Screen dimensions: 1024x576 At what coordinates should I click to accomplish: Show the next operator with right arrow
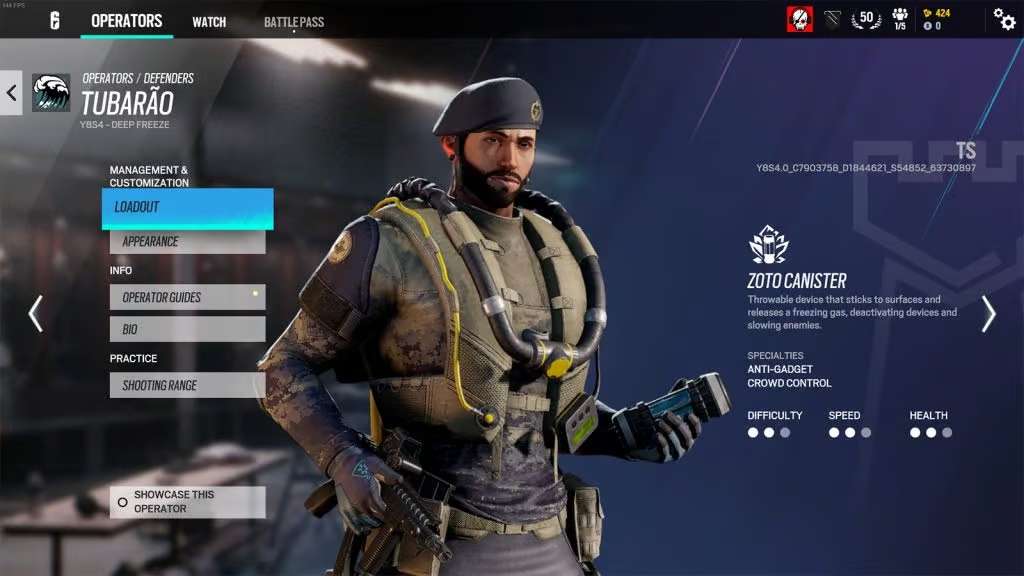pos(988,313)
